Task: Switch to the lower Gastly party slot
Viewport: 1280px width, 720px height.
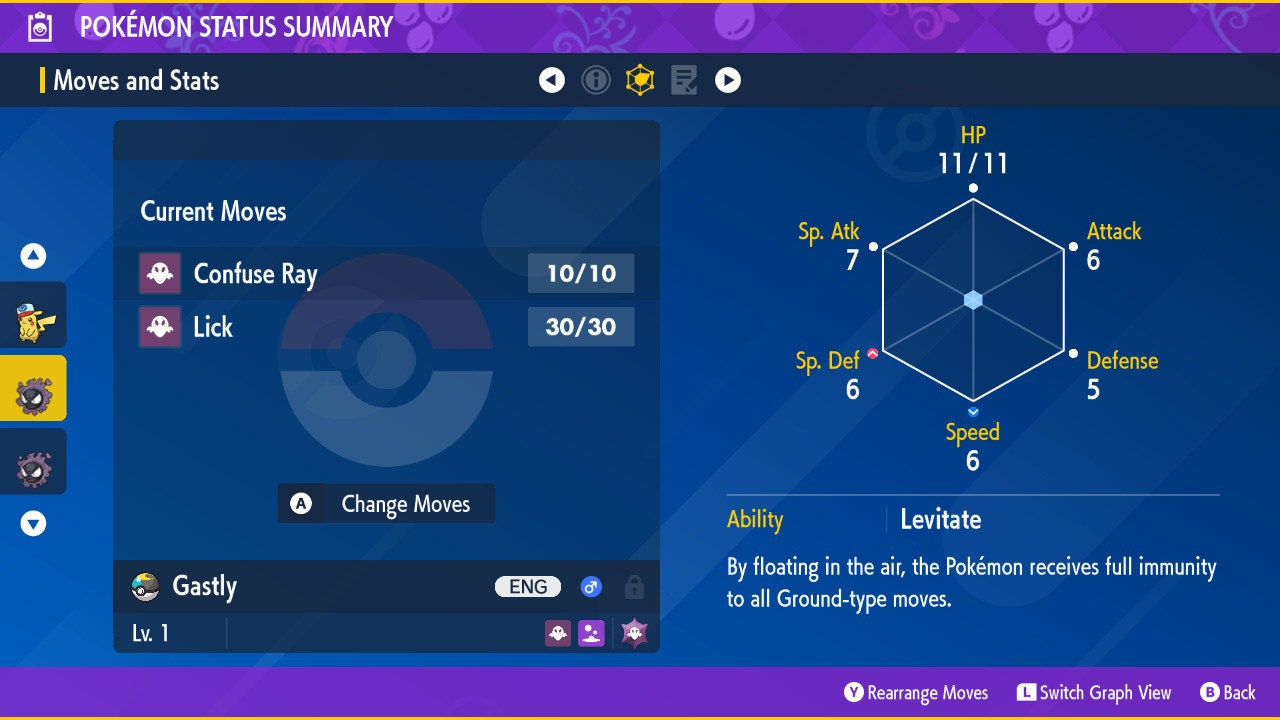Action: [x=34, y=461]
